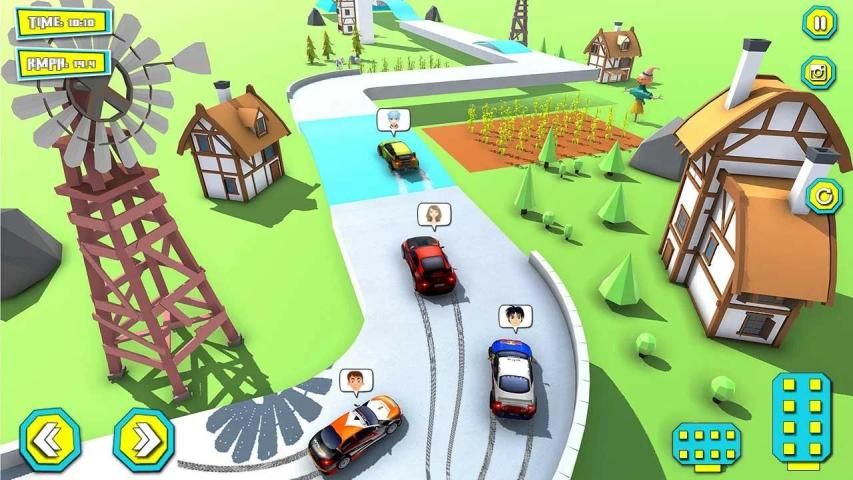This screenshot has height=480, width=853.
Task: Tap the camera icon button
Action: [x=818, y=72]
